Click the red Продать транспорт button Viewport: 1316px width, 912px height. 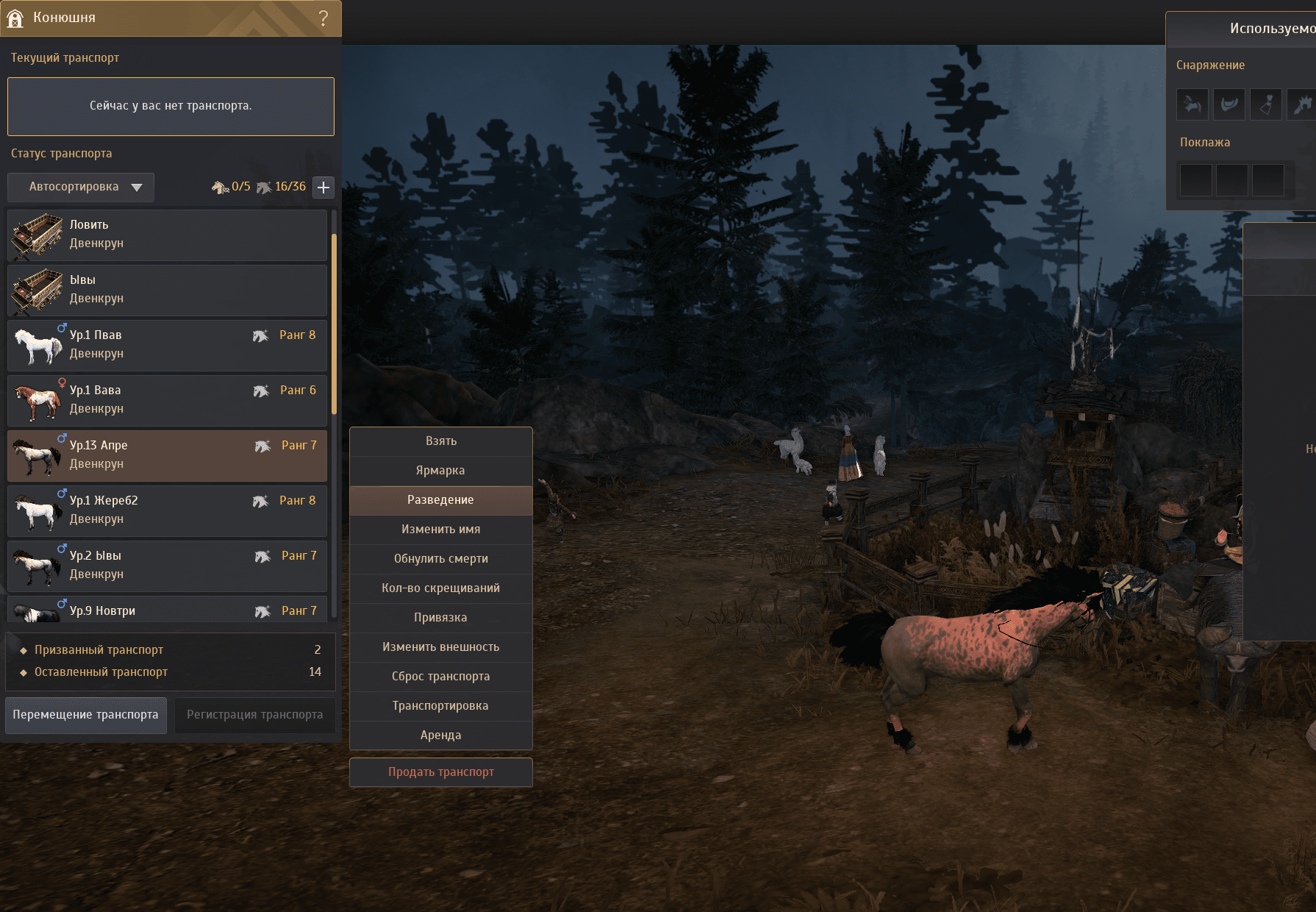pos(440,772)
